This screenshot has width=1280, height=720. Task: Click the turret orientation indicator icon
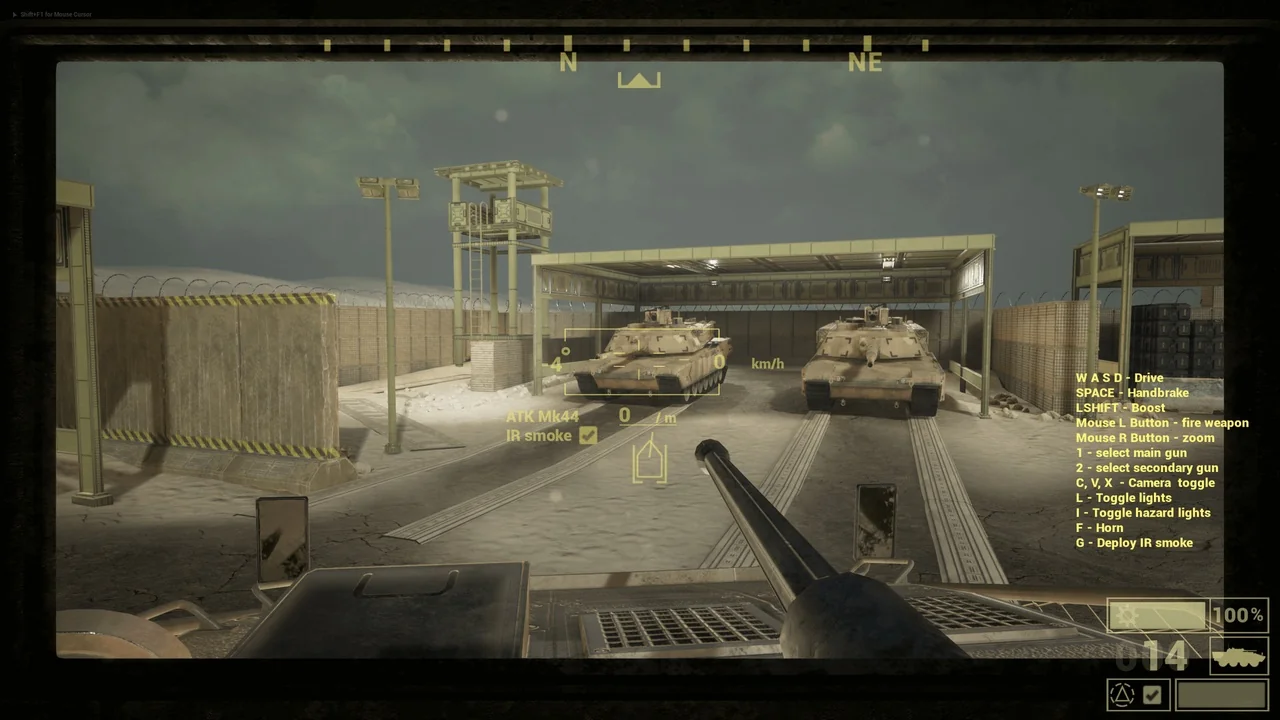click(x=649, y=463)
